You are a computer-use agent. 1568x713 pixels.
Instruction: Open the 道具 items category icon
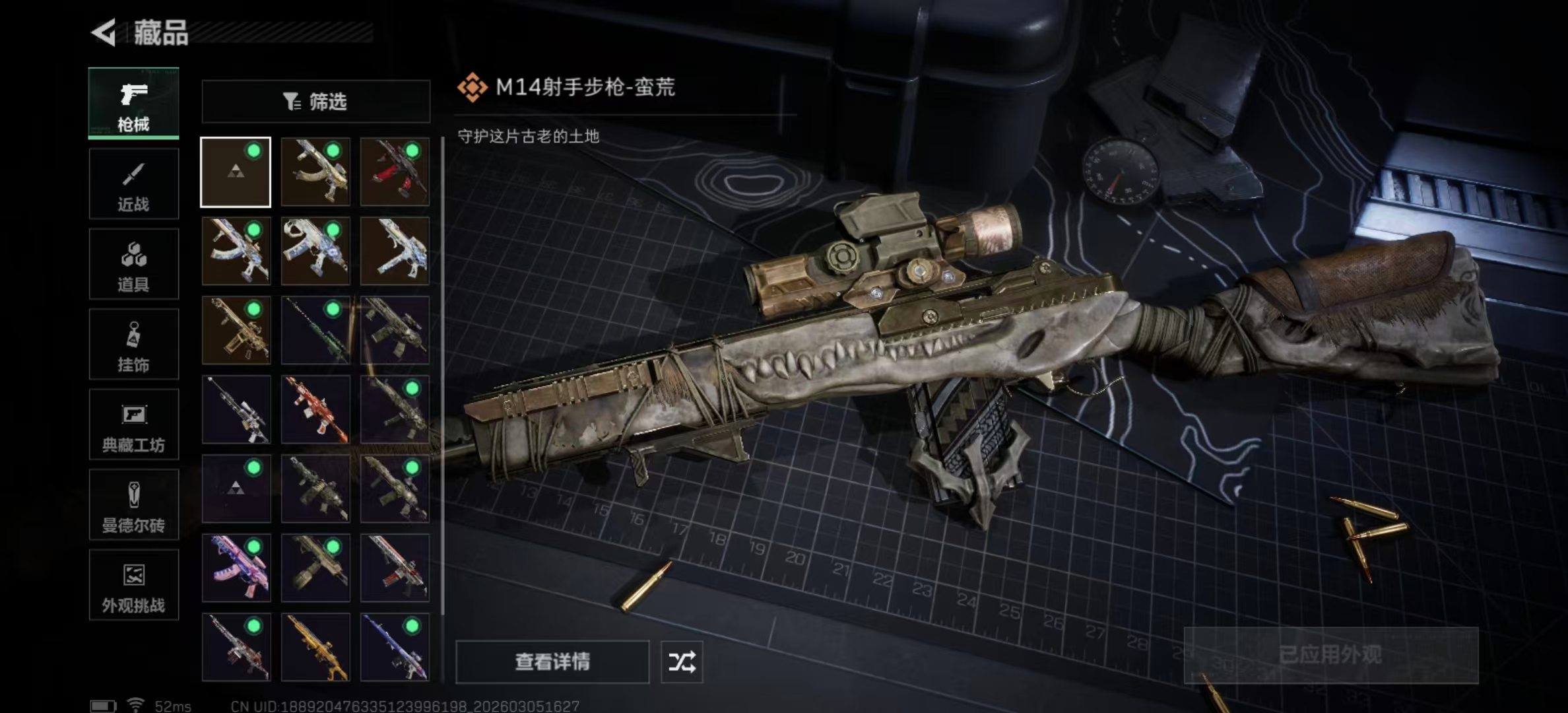click(133, 263)
